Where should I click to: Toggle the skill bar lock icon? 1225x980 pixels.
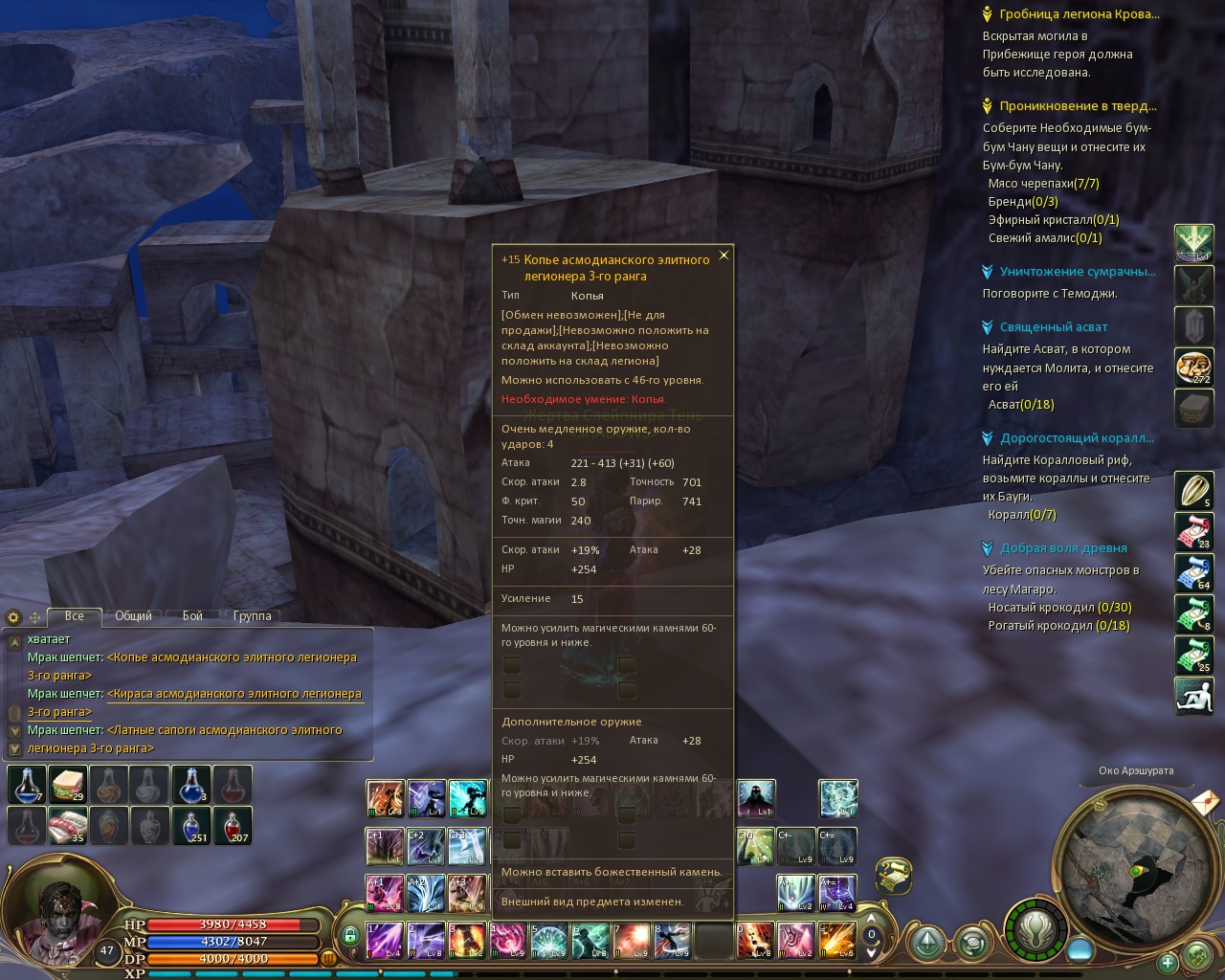click(349, 936)
